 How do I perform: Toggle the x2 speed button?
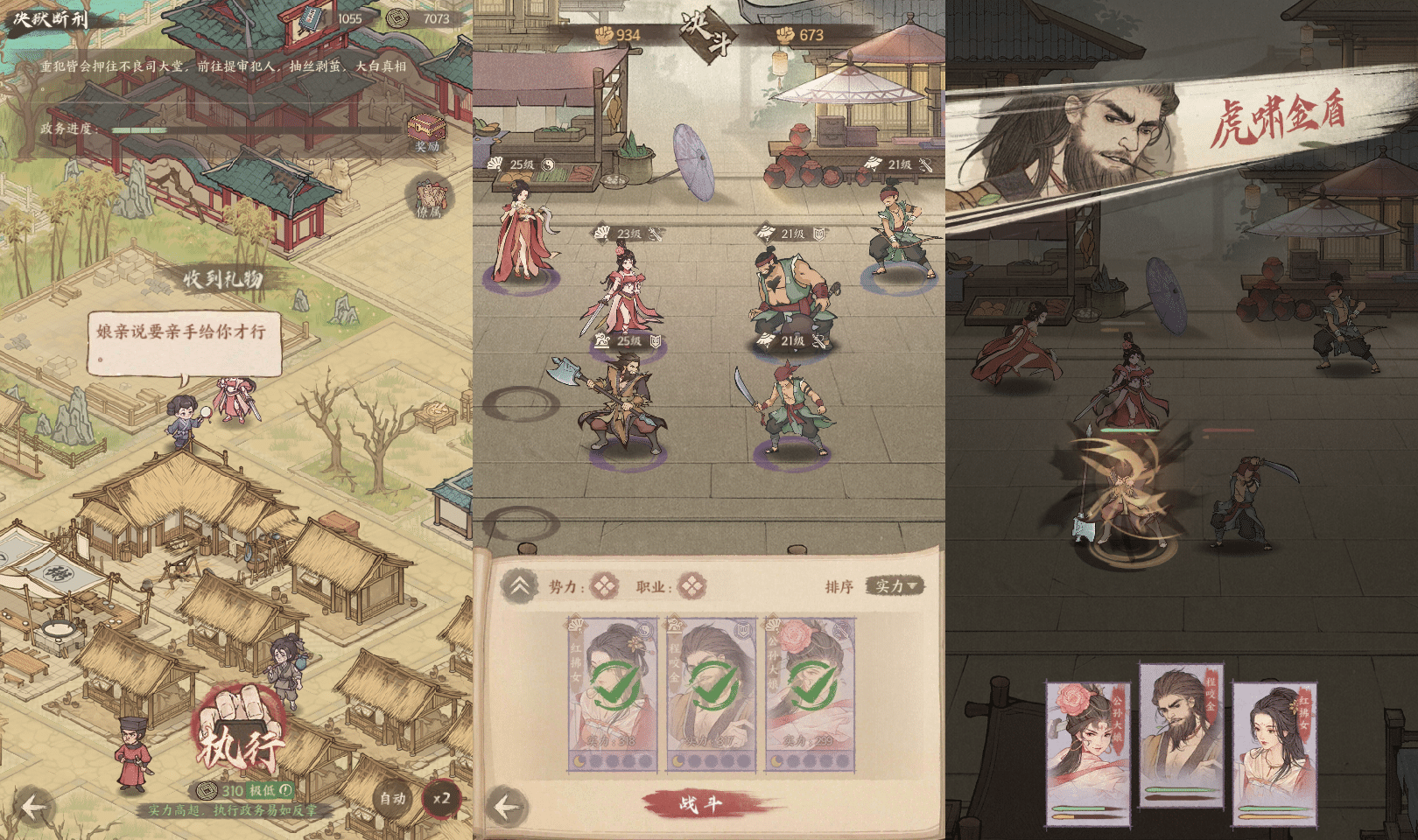(x=441, y=798)
